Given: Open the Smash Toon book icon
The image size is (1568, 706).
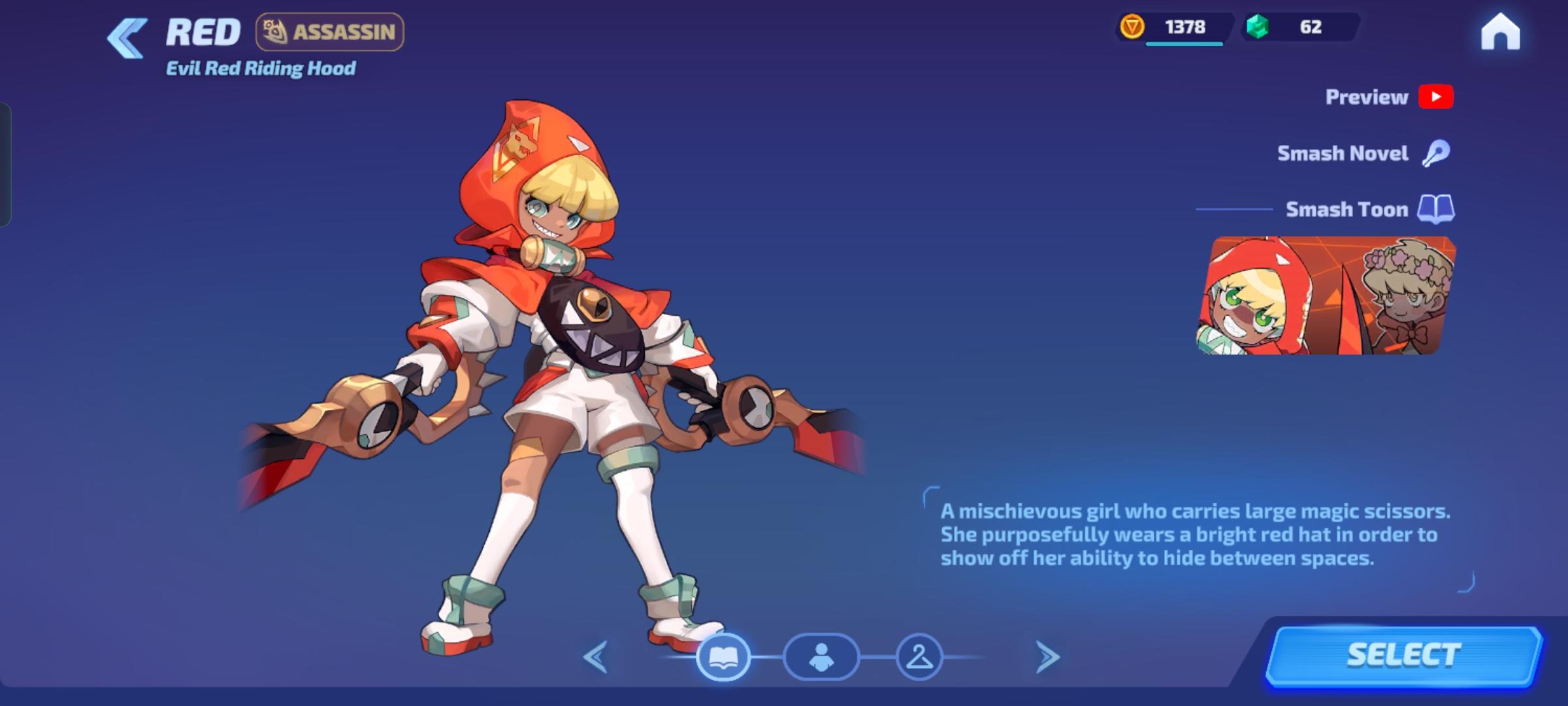Looking at the screenshot, I should pyautogui.click(x=1435, y=209).
